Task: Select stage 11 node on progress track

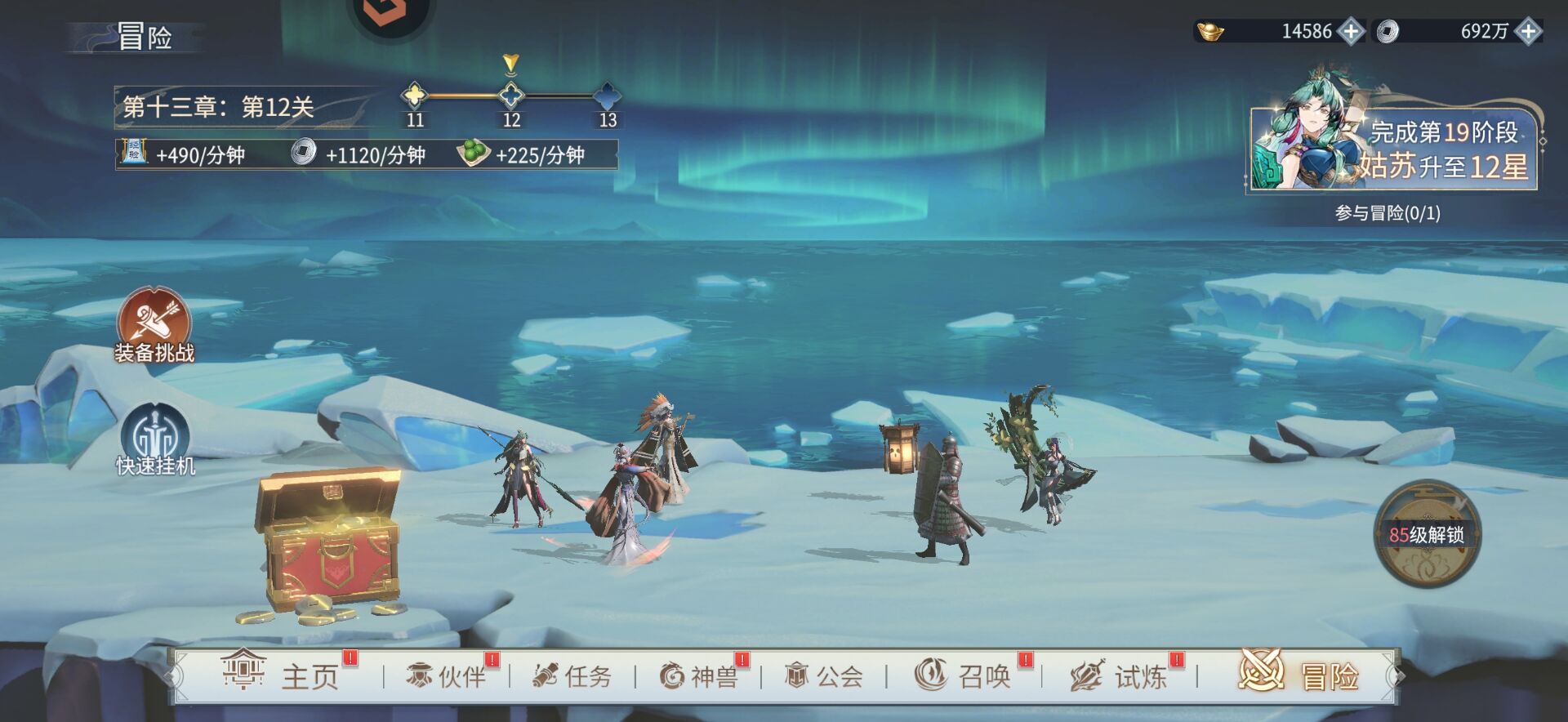Action: coord(415,96)
